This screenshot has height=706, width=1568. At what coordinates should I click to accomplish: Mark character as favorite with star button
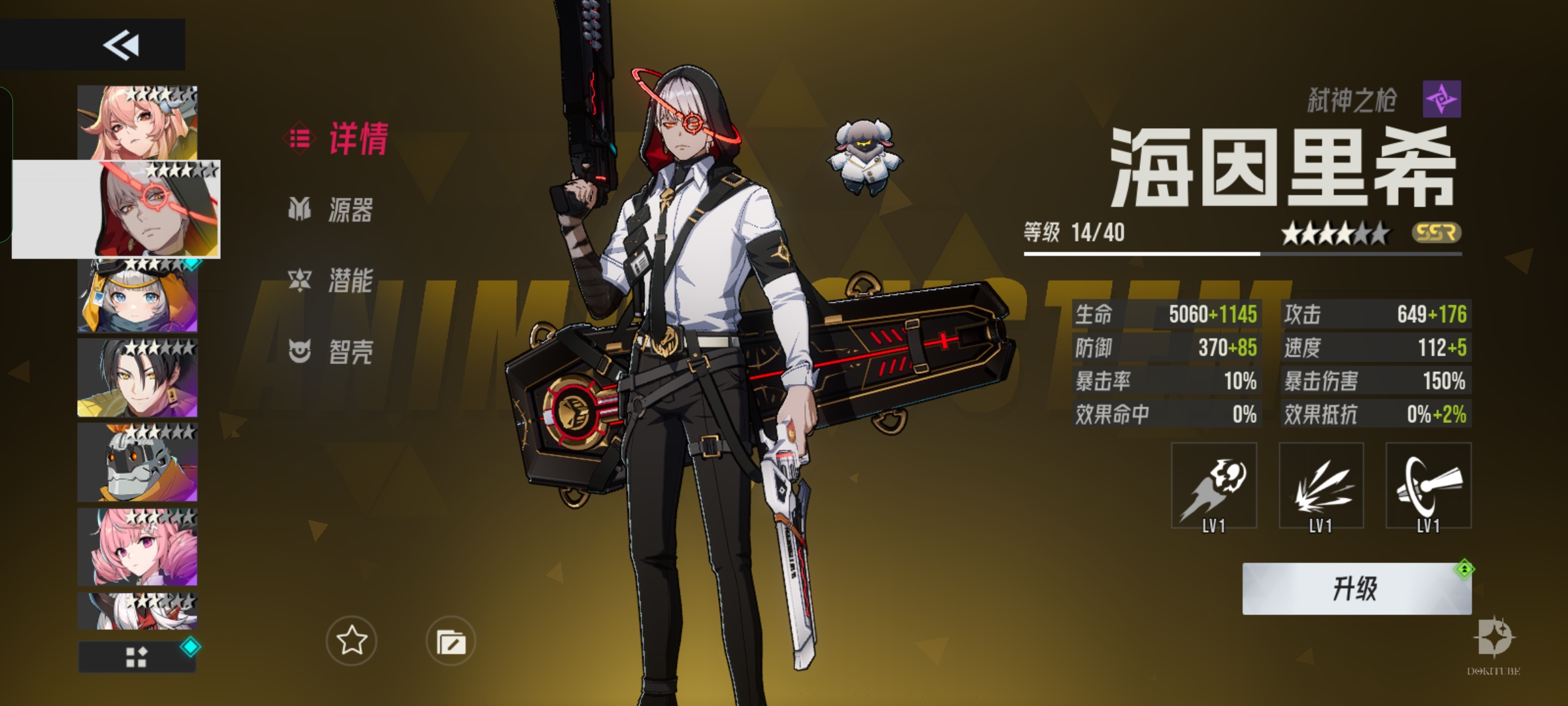click(x=351, y=641)
